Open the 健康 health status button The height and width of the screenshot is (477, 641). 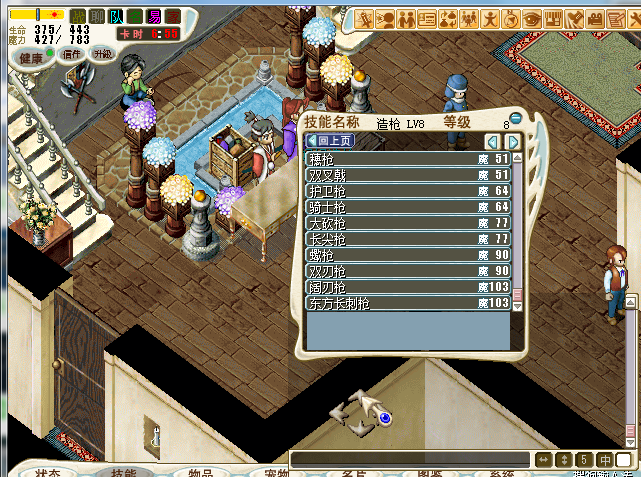(x=32, y=57)
